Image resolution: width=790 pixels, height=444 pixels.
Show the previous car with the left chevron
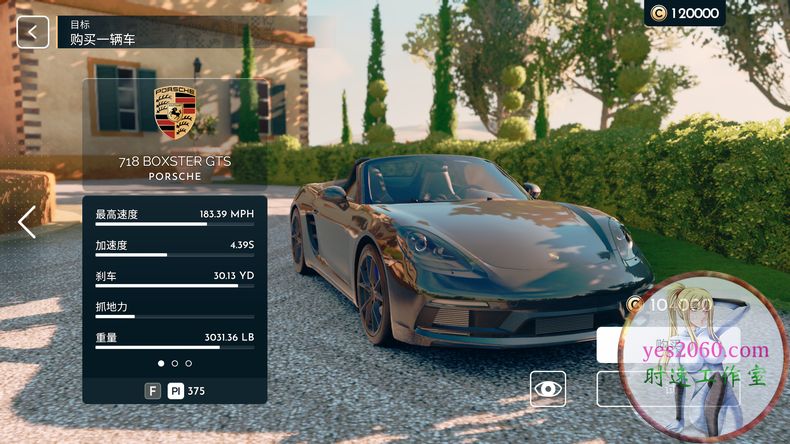coord(27,222)
